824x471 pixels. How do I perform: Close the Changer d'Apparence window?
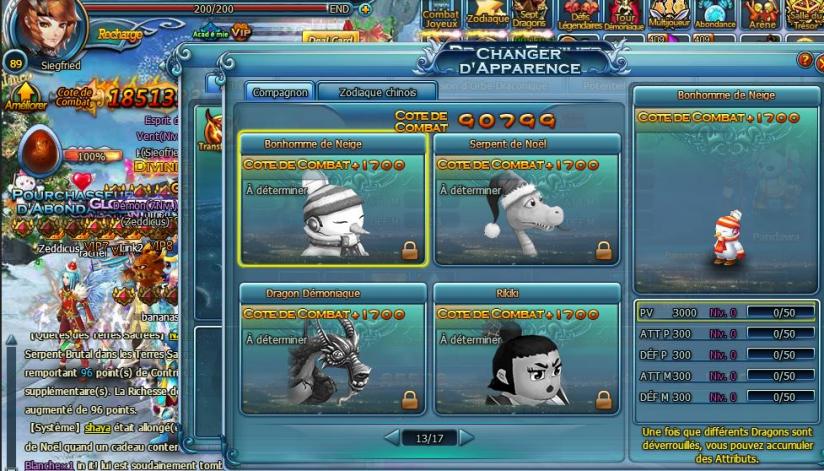(820, 61)
